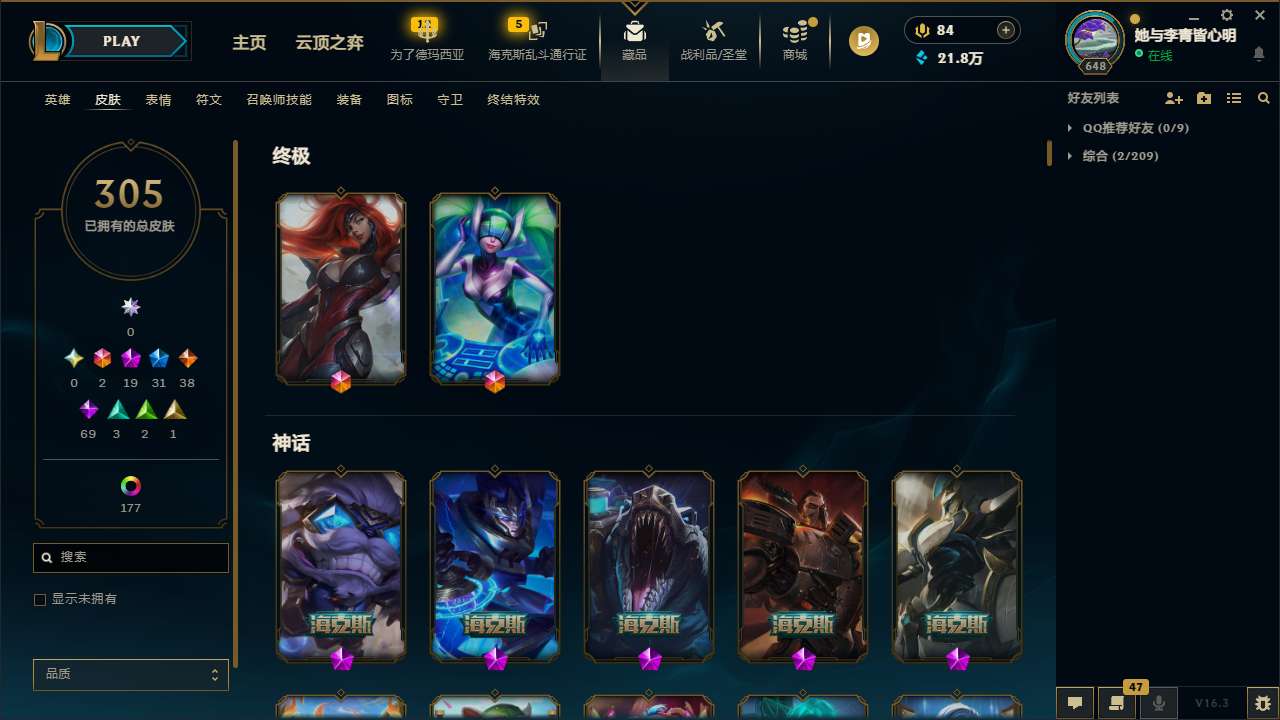Expand the 综合 friend group

tap(1072, 156)
